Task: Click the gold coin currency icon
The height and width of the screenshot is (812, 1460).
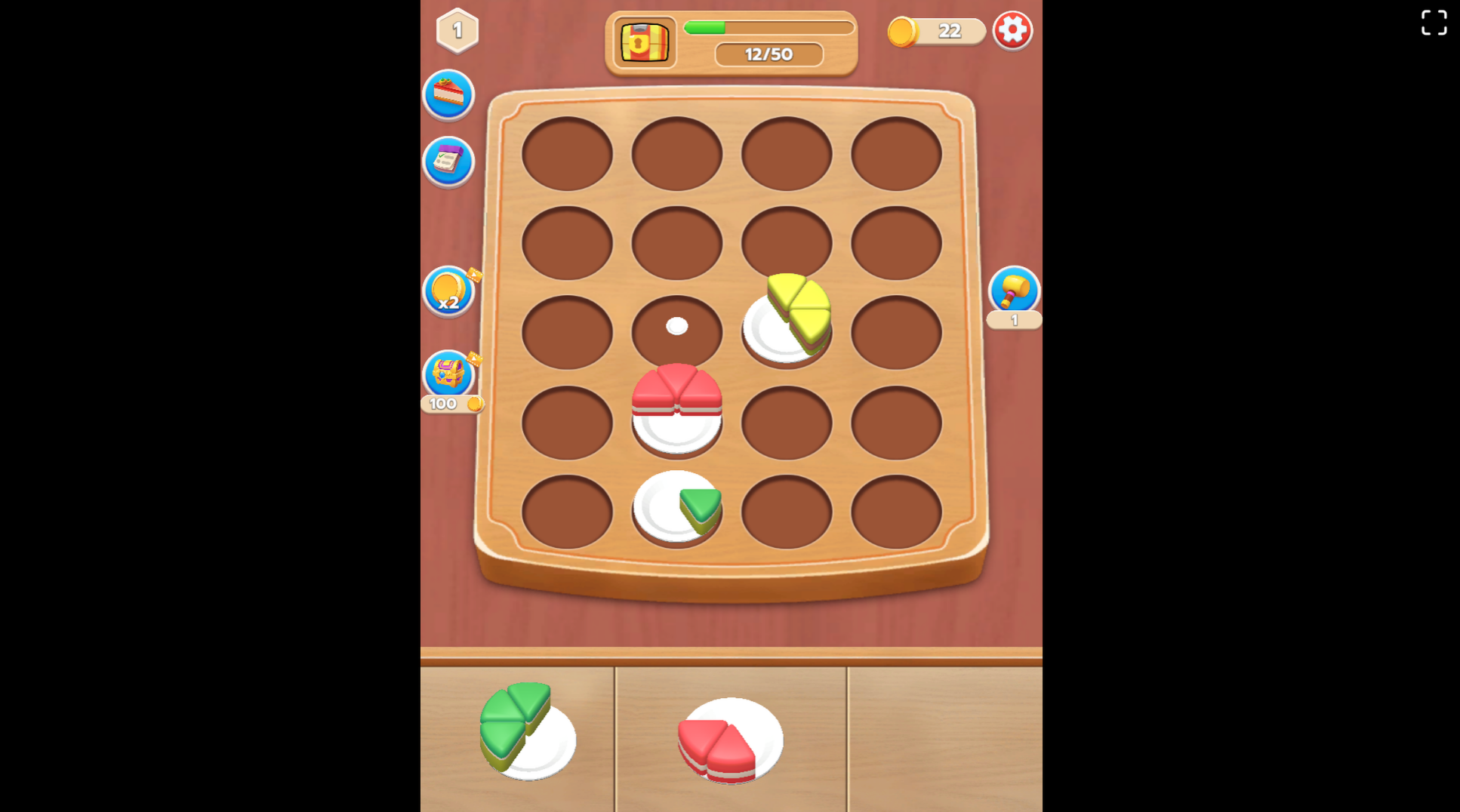Action: click(x=903, y=32)
